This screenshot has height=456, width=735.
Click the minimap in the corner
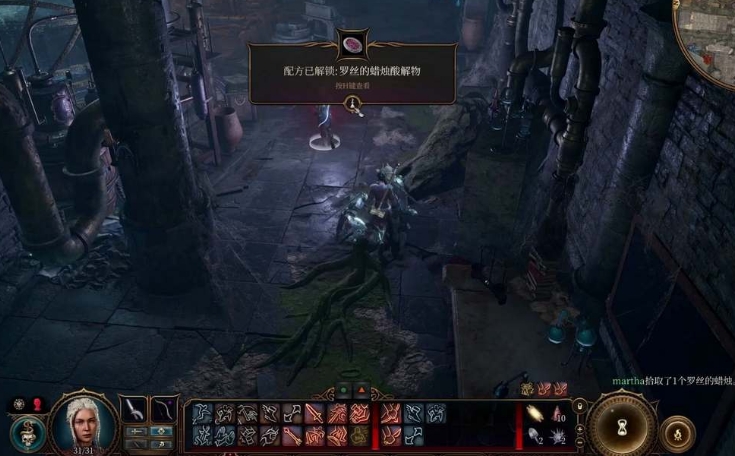(712, 40)
